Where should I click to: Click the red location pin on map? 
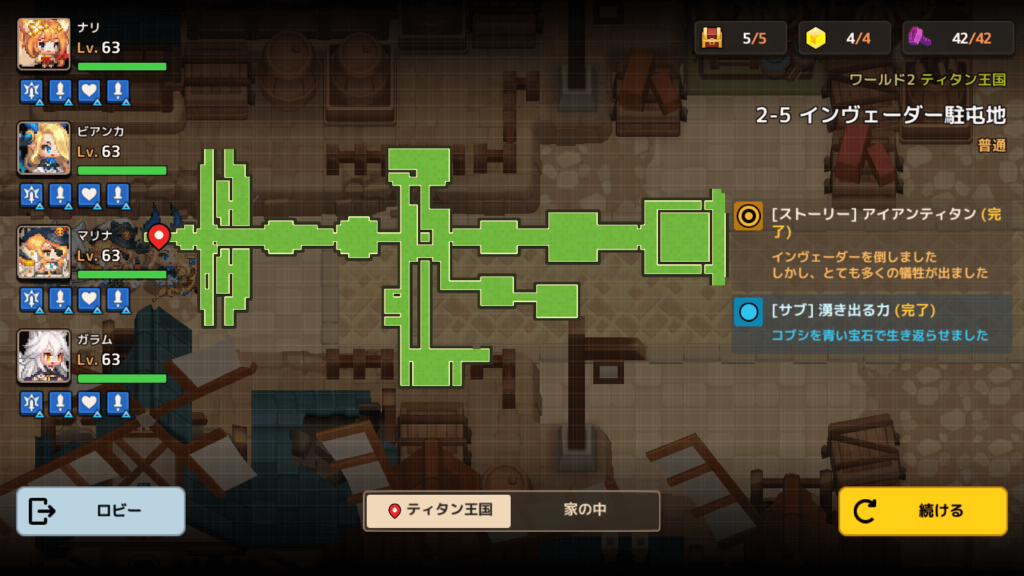(x=158, y=236)
